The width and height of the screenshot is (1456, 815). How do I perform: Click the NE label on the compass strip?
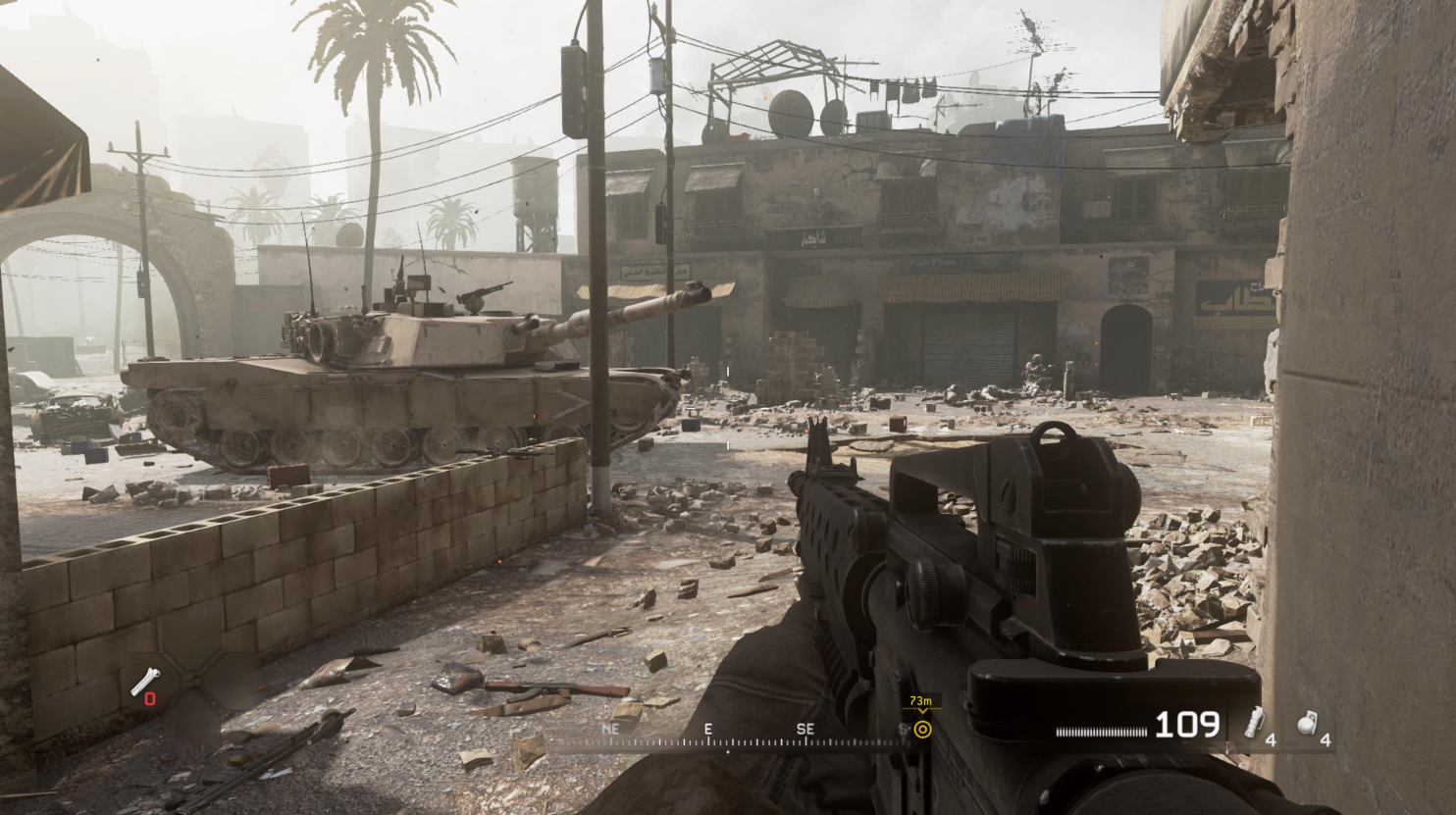[x=610, y=728]
